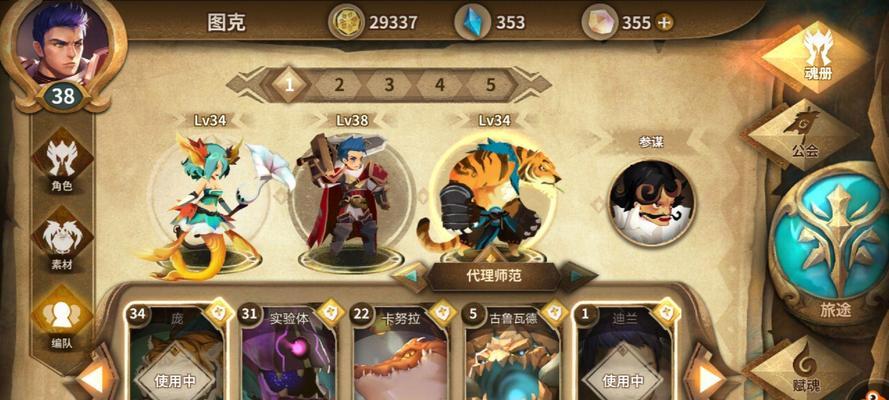Select the tiger hero in the lineup
This screenshot has height=400, width=889.
pyautogui.click(x=488, y=198)
